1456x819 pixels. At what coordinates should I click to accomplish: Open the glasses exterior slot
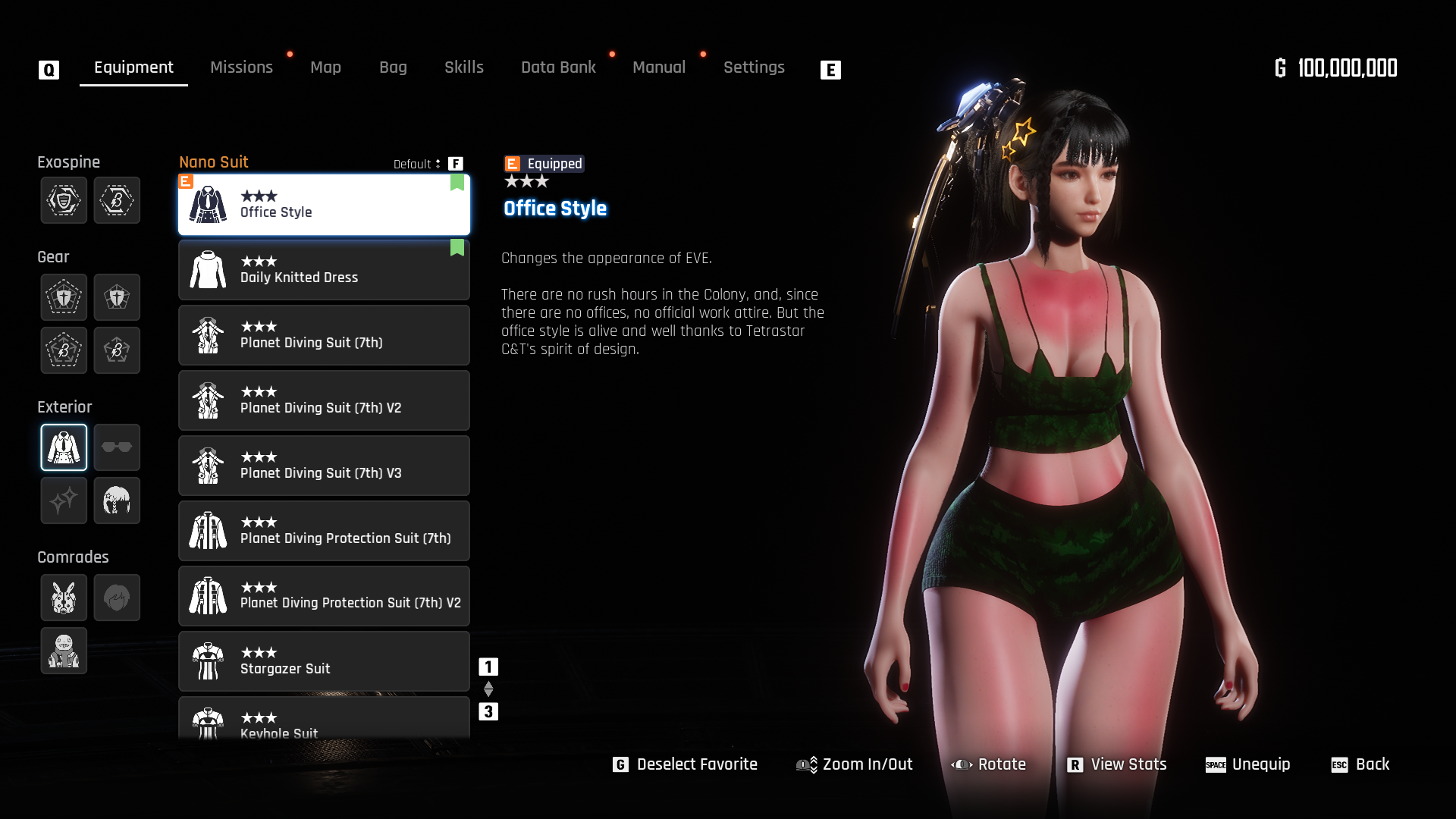coord(117,447)
